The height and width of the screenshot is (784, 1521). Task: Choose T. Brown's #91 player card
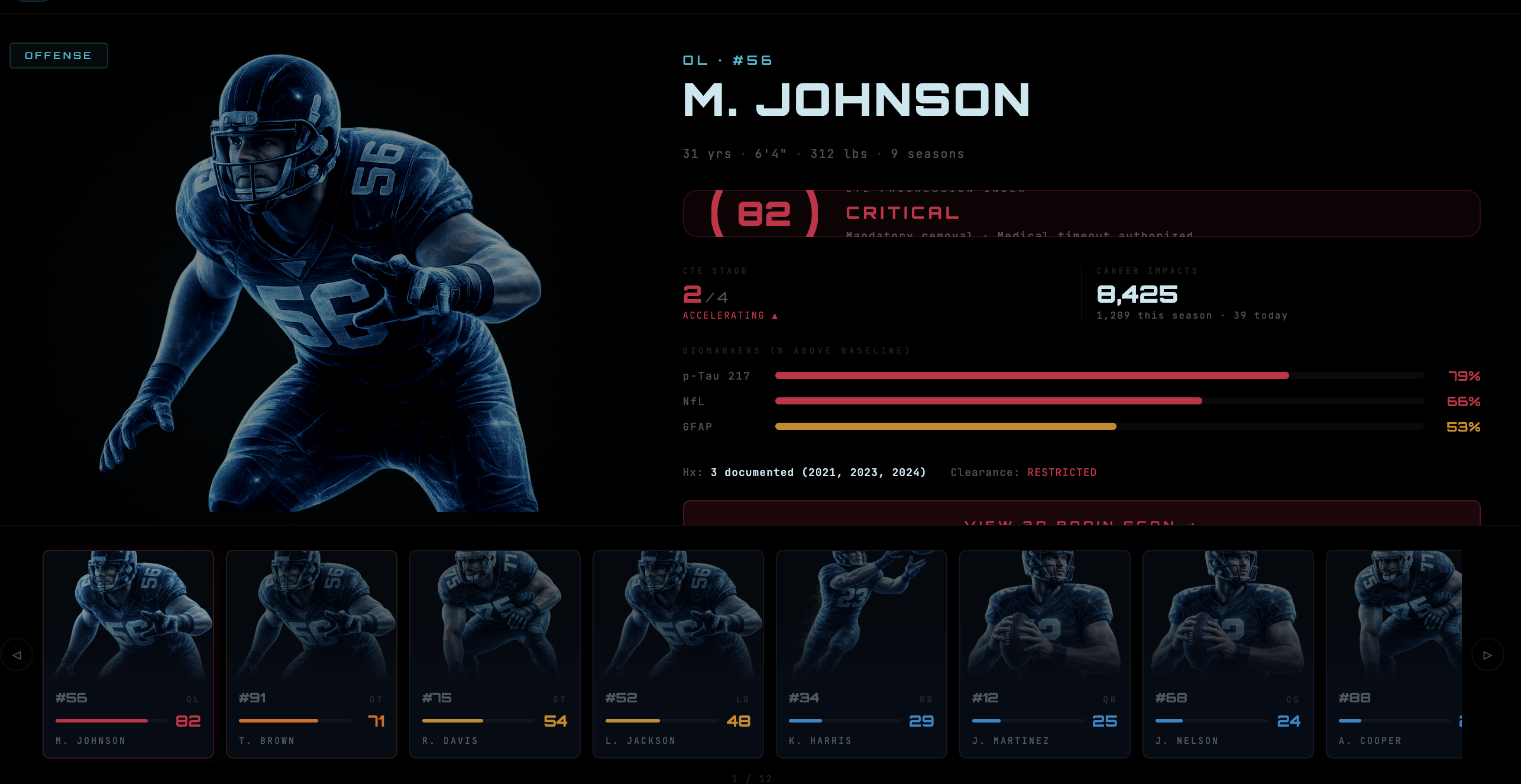312,654
